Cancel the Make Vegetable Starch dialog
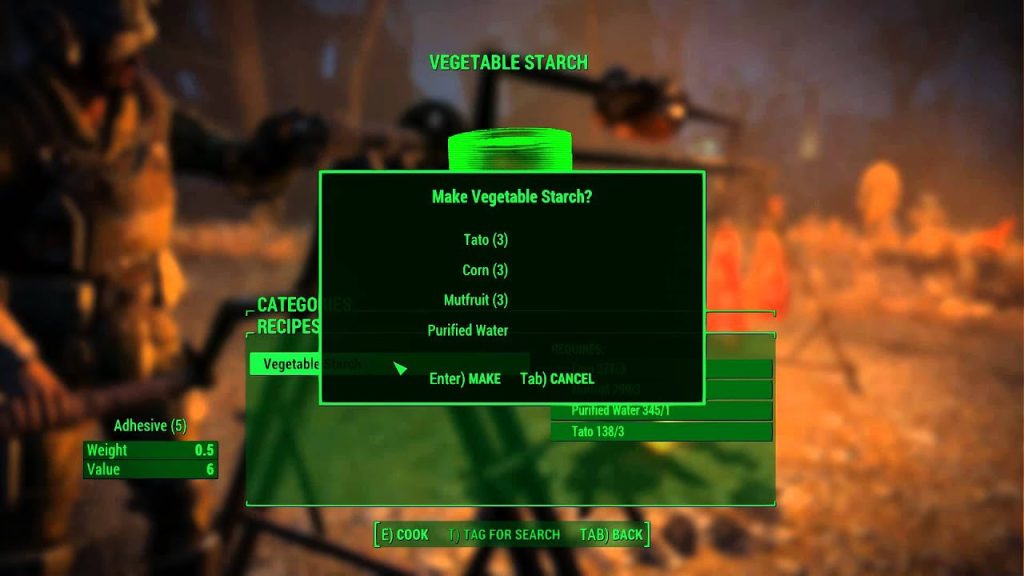Viewport: 1024px width, 576px height. pyautogui.click(x=557, y=379)
